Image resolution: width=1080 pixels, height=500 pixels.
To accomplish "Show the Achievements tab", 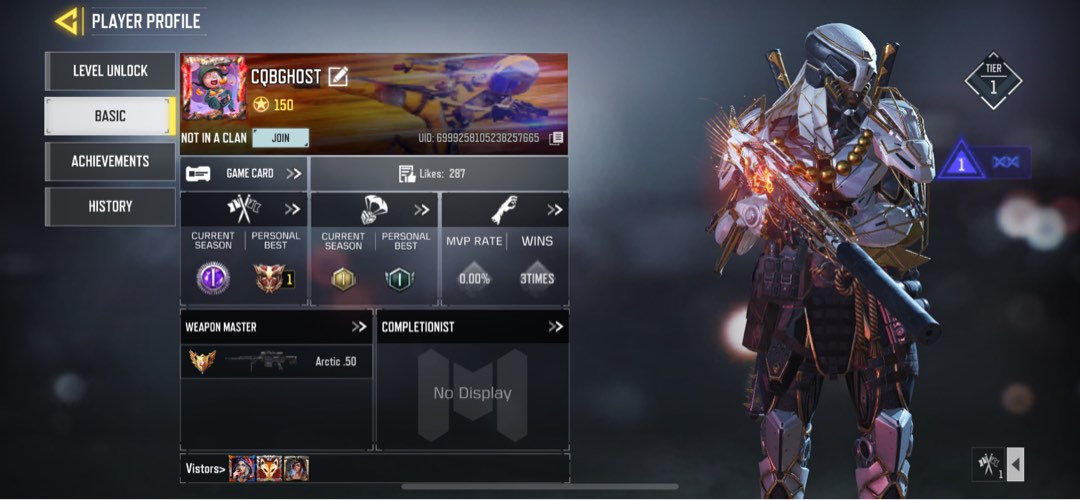I will (110, 161).
